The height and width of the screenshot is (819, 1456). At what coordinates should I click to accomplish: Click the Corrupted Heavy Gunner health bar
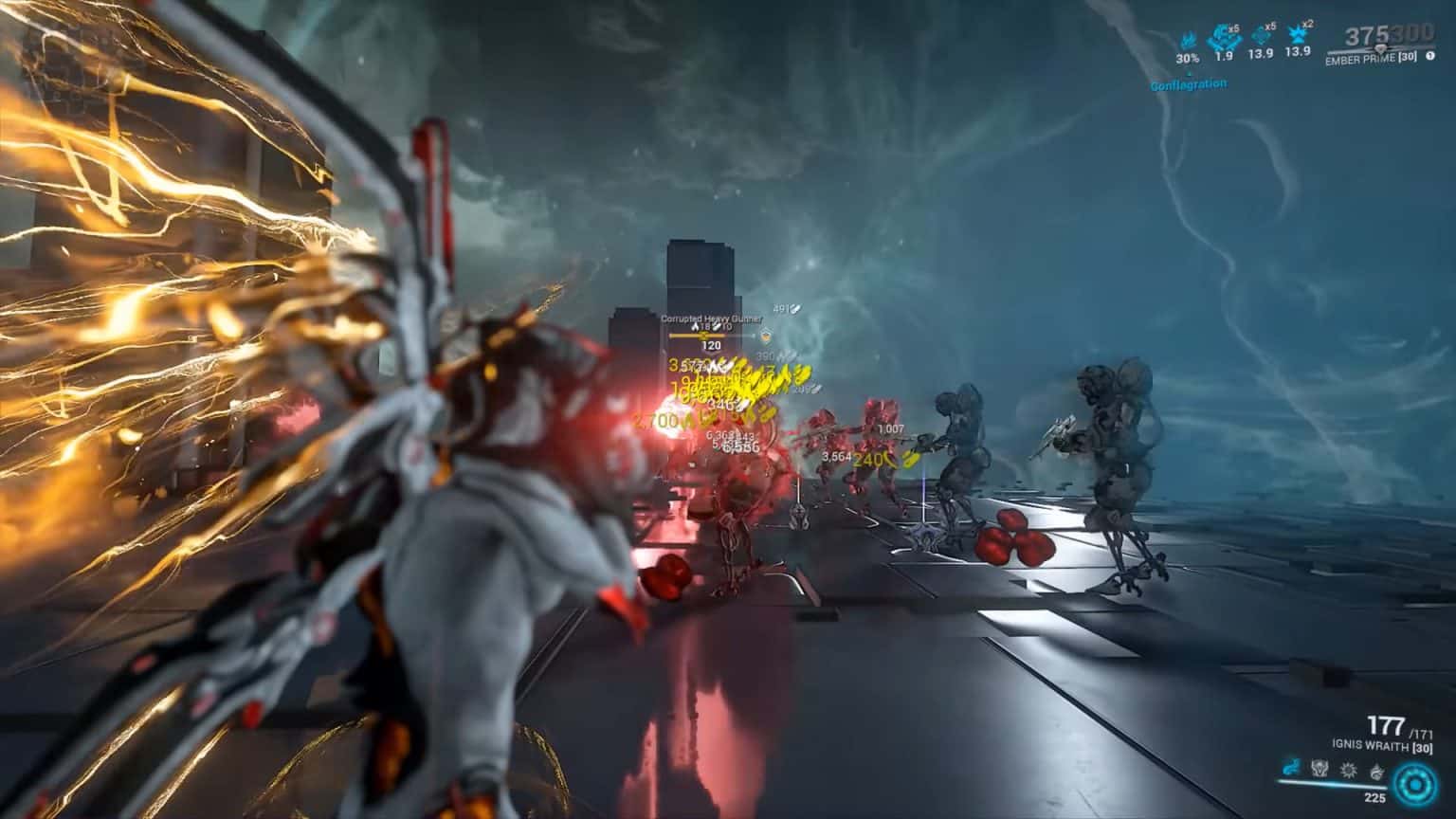(697, 336)
